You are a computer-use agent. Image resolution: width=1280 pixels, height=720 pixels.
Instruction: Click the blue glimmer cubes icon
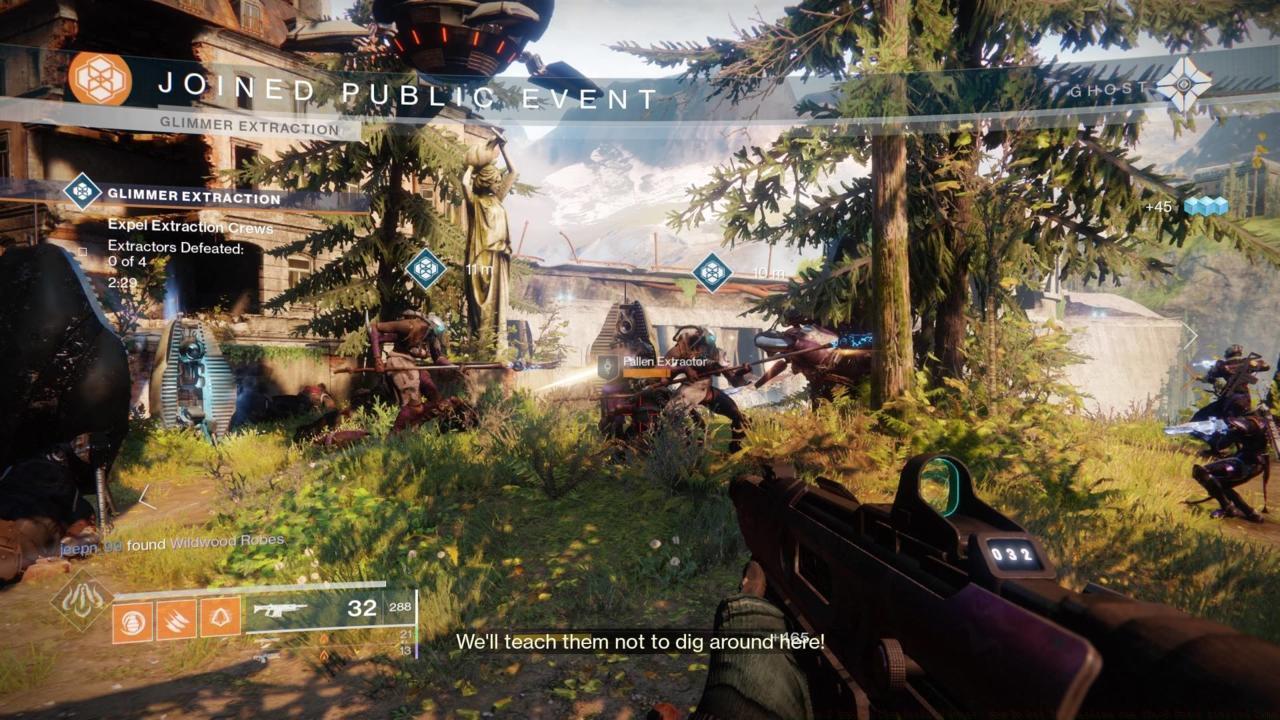click(x=1204, y=206)
